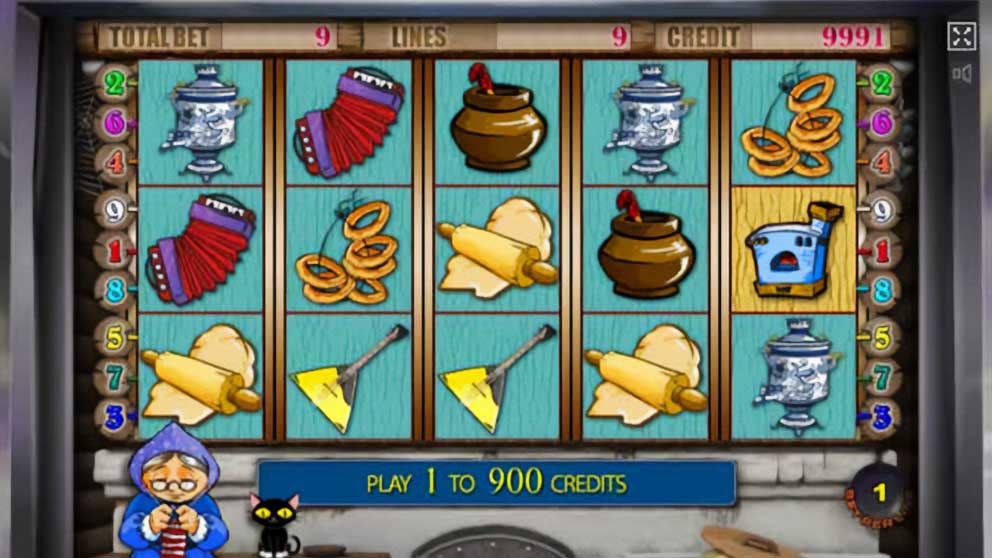Image resolution: width=992 pixels, height=558 pixels.
Task: Mute sound using the speaker icon
Action: point(962,73)
